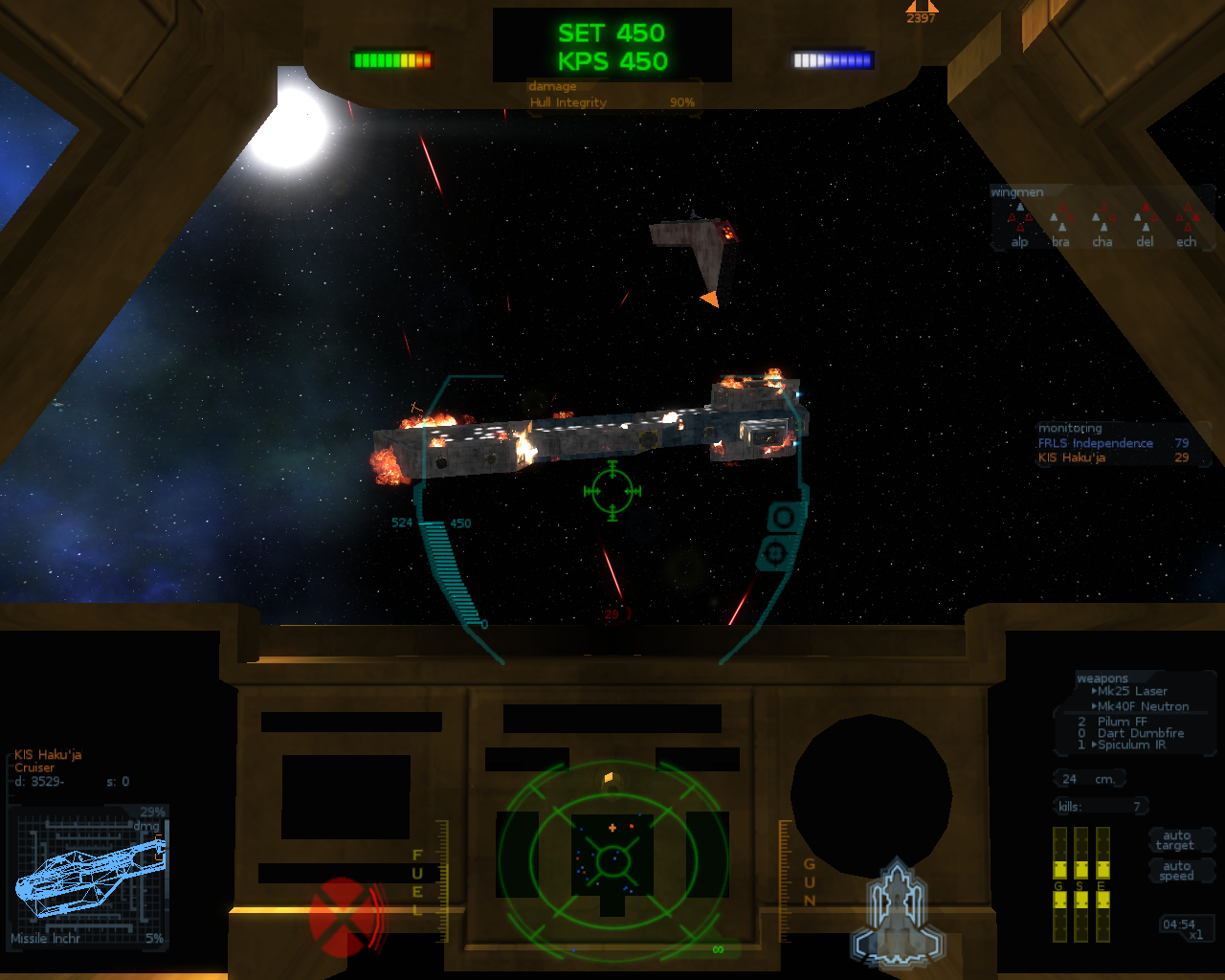The image size is (1225, 980).
Task: Select the Mk40F Neutron weapon entry
Action: (1143, 706)
